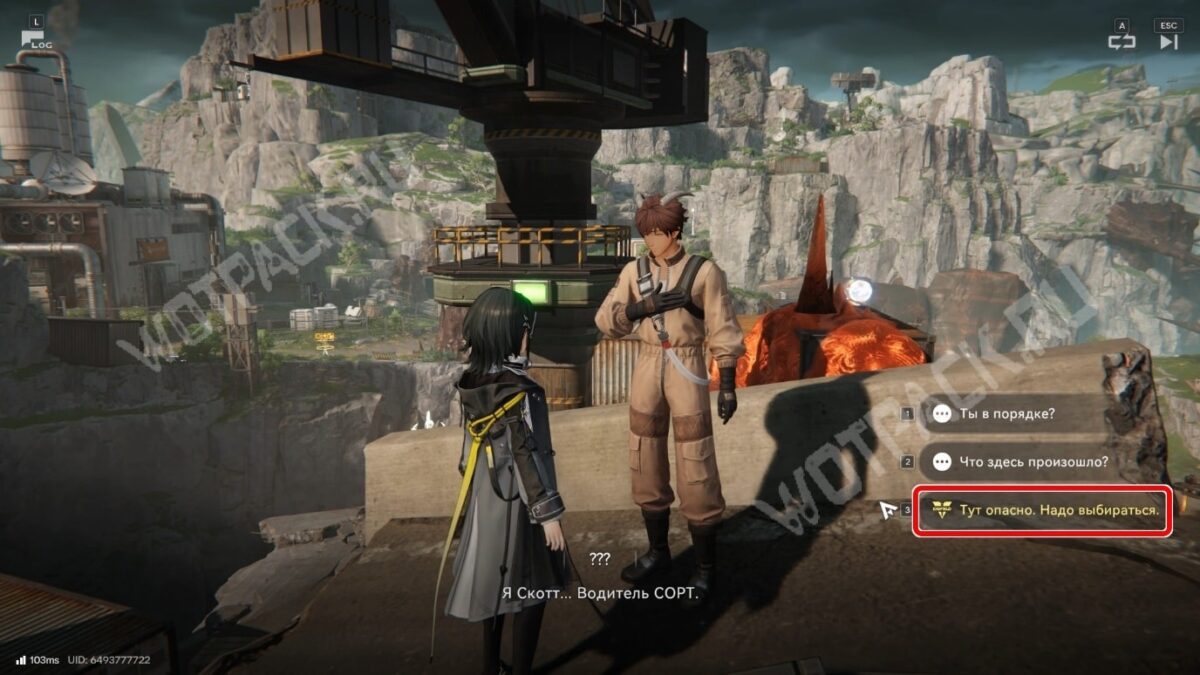Skip the cutscene with the skip icon
This screenshot has height=675, width=1200.
click(1168, 41)
